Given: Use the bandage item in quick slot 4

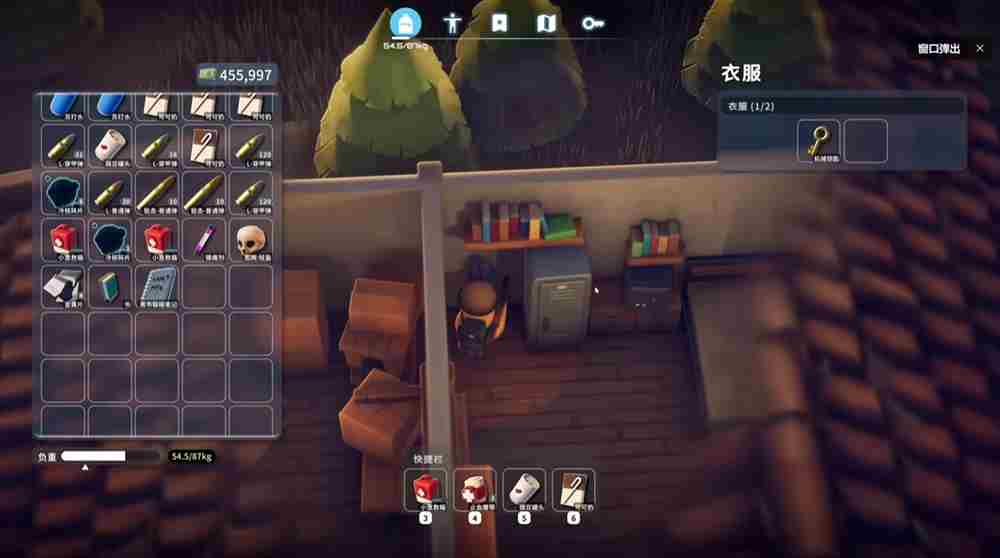Looking at the screenshot, I should click(x=475, y=490).
